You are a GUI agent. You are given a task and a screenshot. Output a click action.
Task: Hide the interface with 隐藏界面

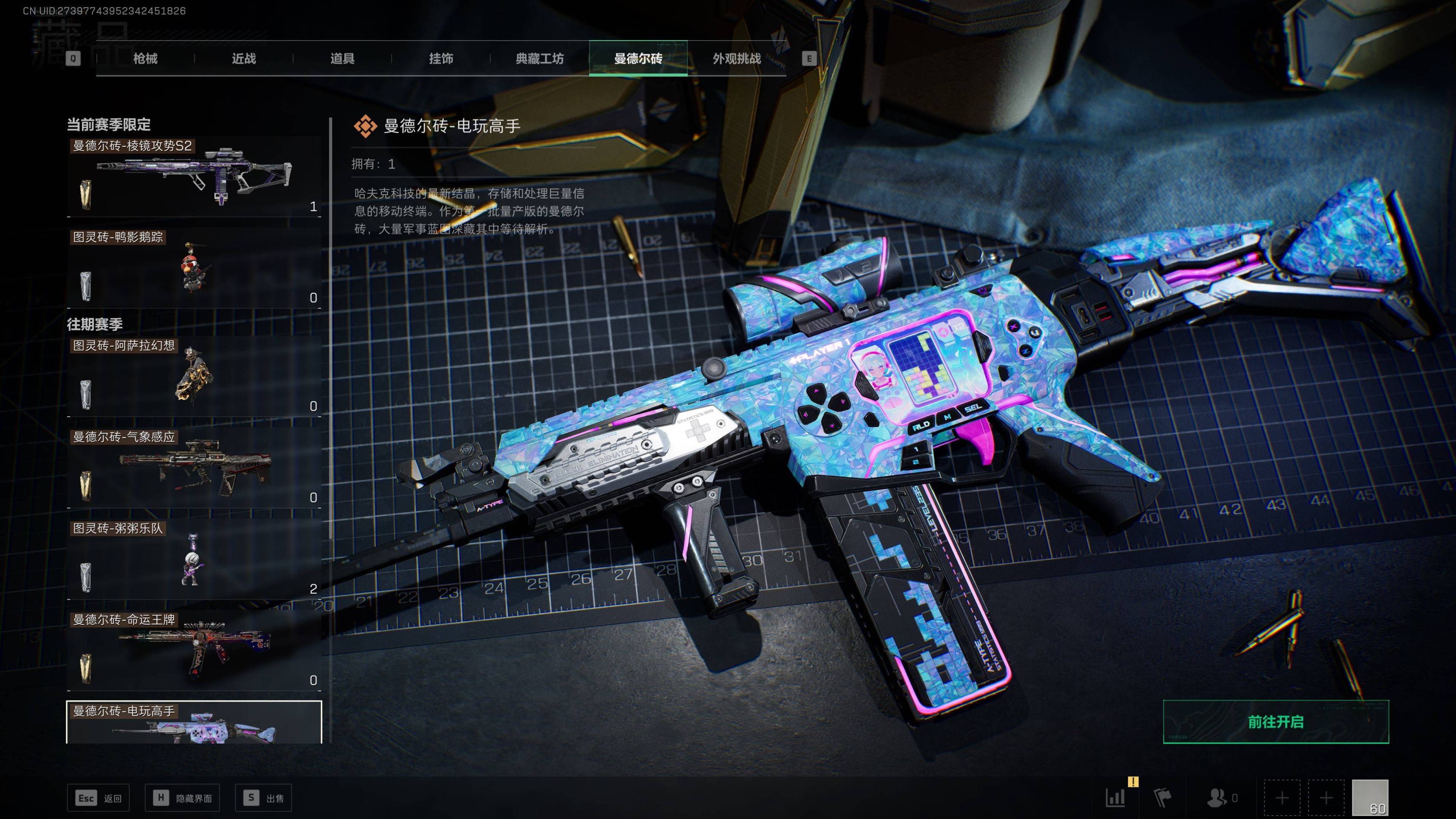(x=182, y=798)
